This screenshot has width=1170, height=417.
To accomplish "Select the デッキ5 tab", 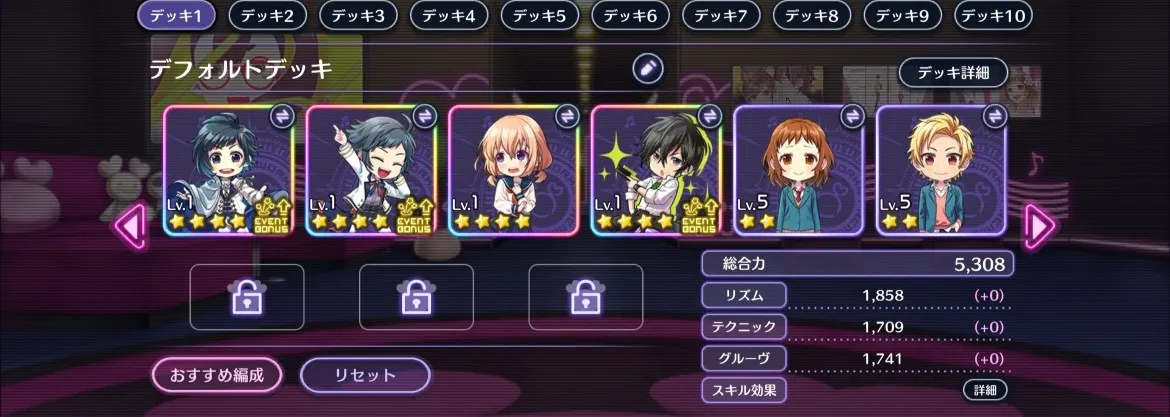I will tap(540, 16).
